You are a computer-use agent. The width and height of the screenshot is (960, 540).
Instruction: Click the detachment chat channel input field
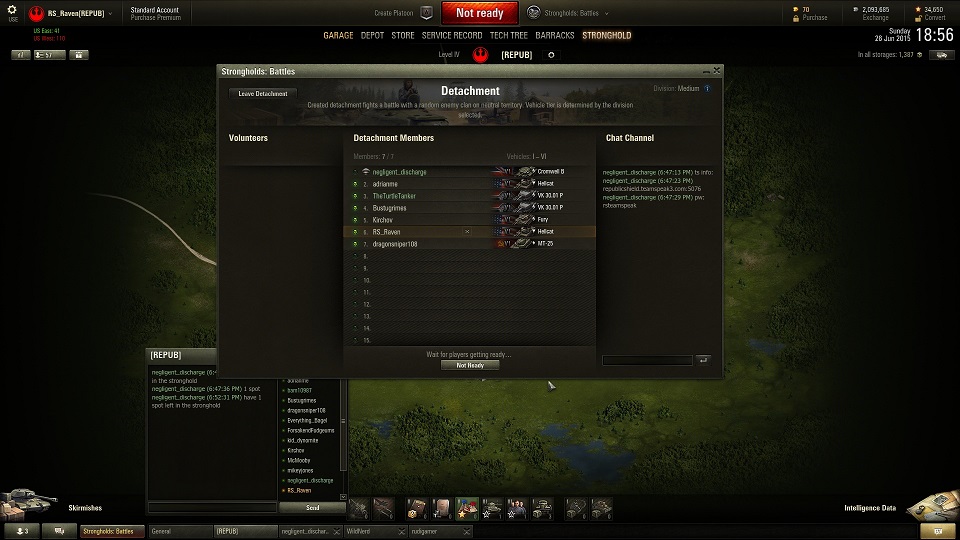(646, 360)
